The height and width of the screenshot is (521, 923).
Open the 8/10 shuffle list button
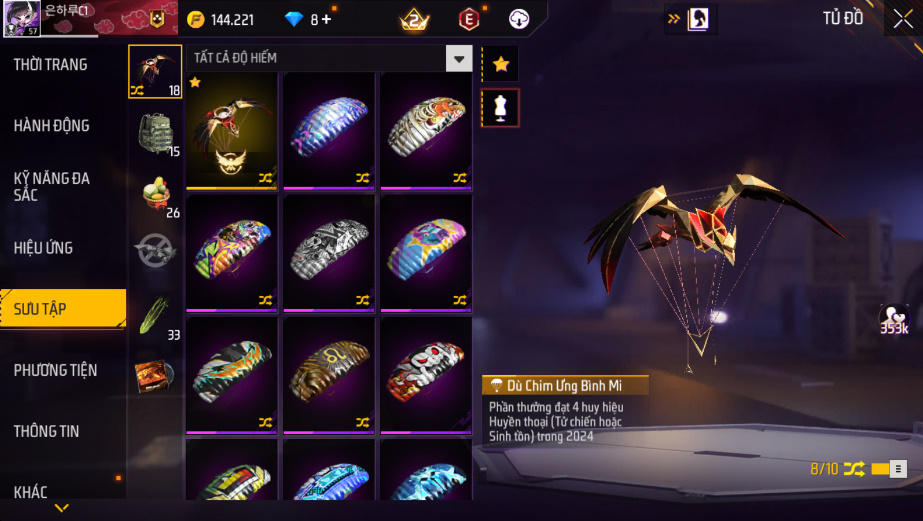click(x=898, y=468)
